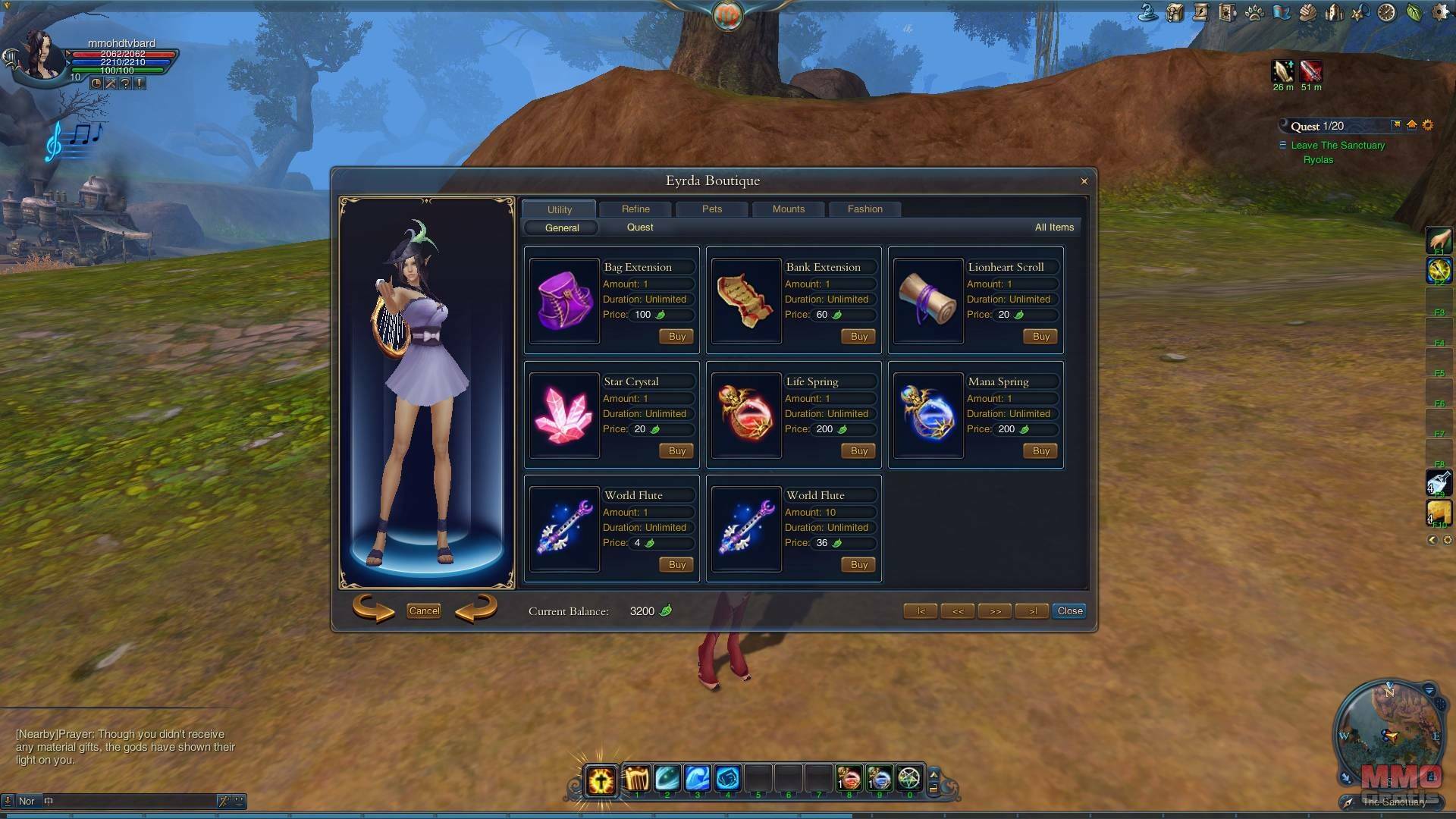Show the Fashion category
Image resolution: width=1456 pixels, height=819 pixels.
pyautogui.click(x=864, y=209)
